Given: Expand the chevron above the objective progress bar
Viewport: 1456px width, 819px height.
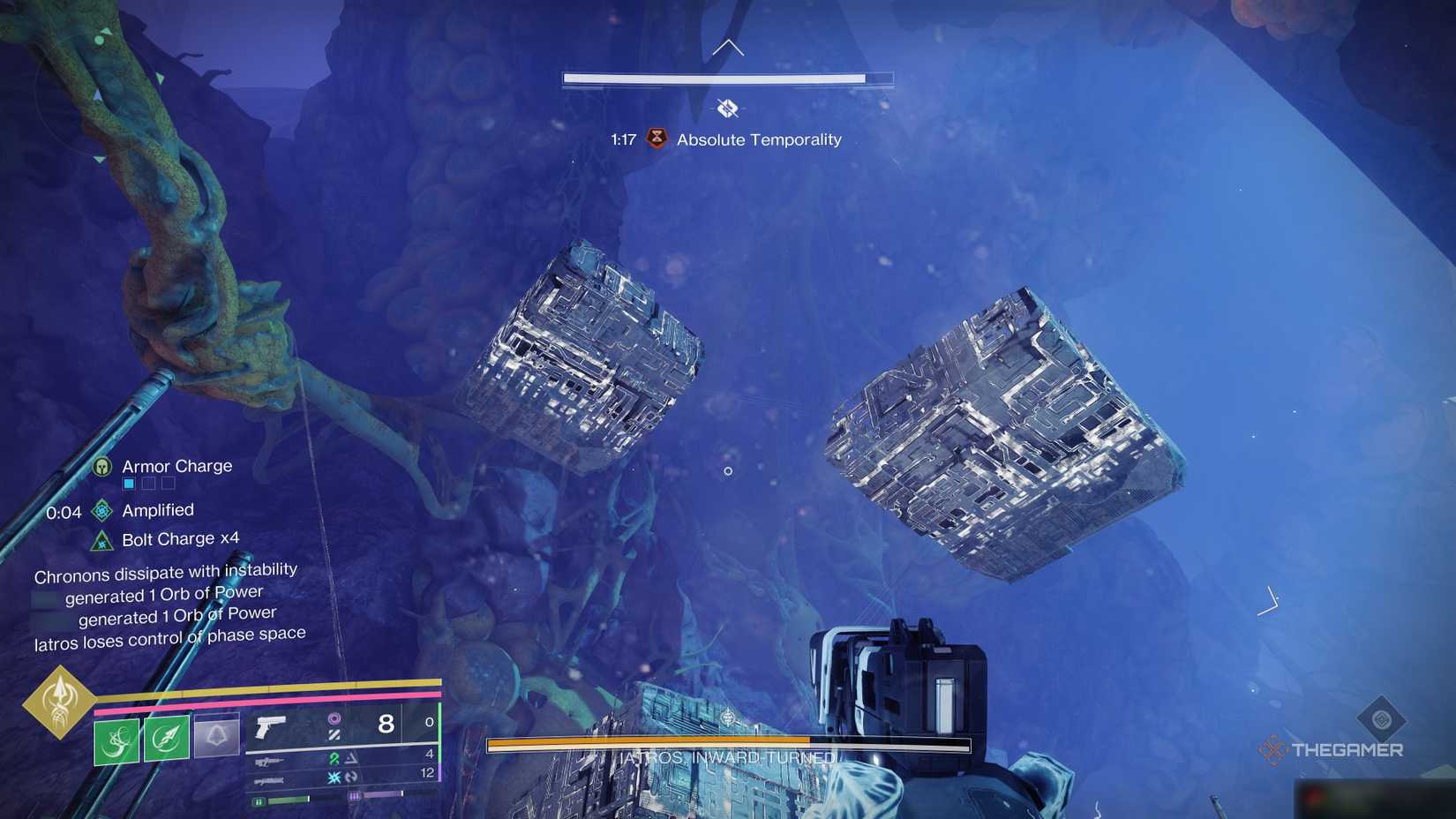Looking at the screenshot, I should point(727,47).
